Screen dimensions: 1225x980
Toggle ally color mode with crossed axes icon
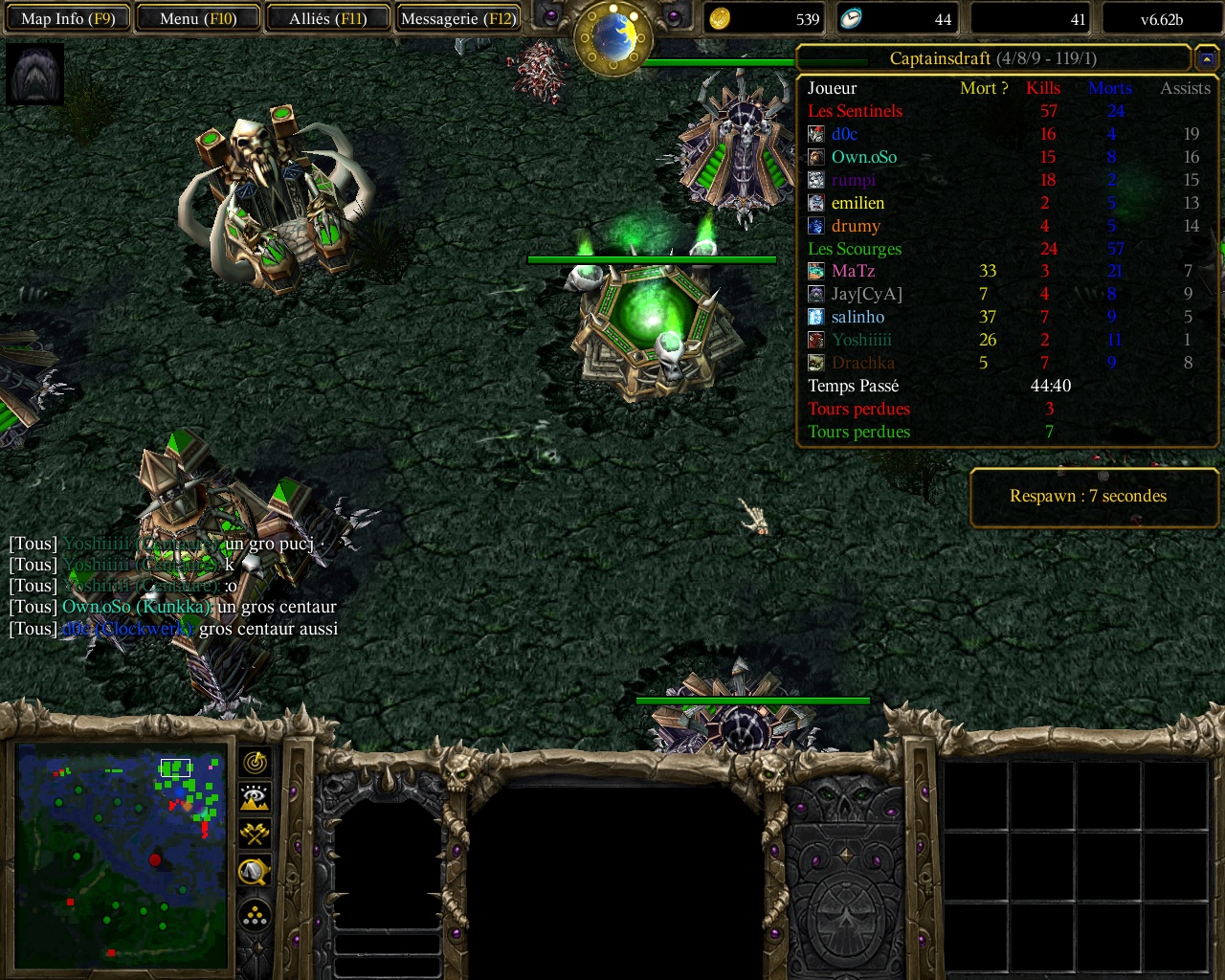(x=255, y=834)
